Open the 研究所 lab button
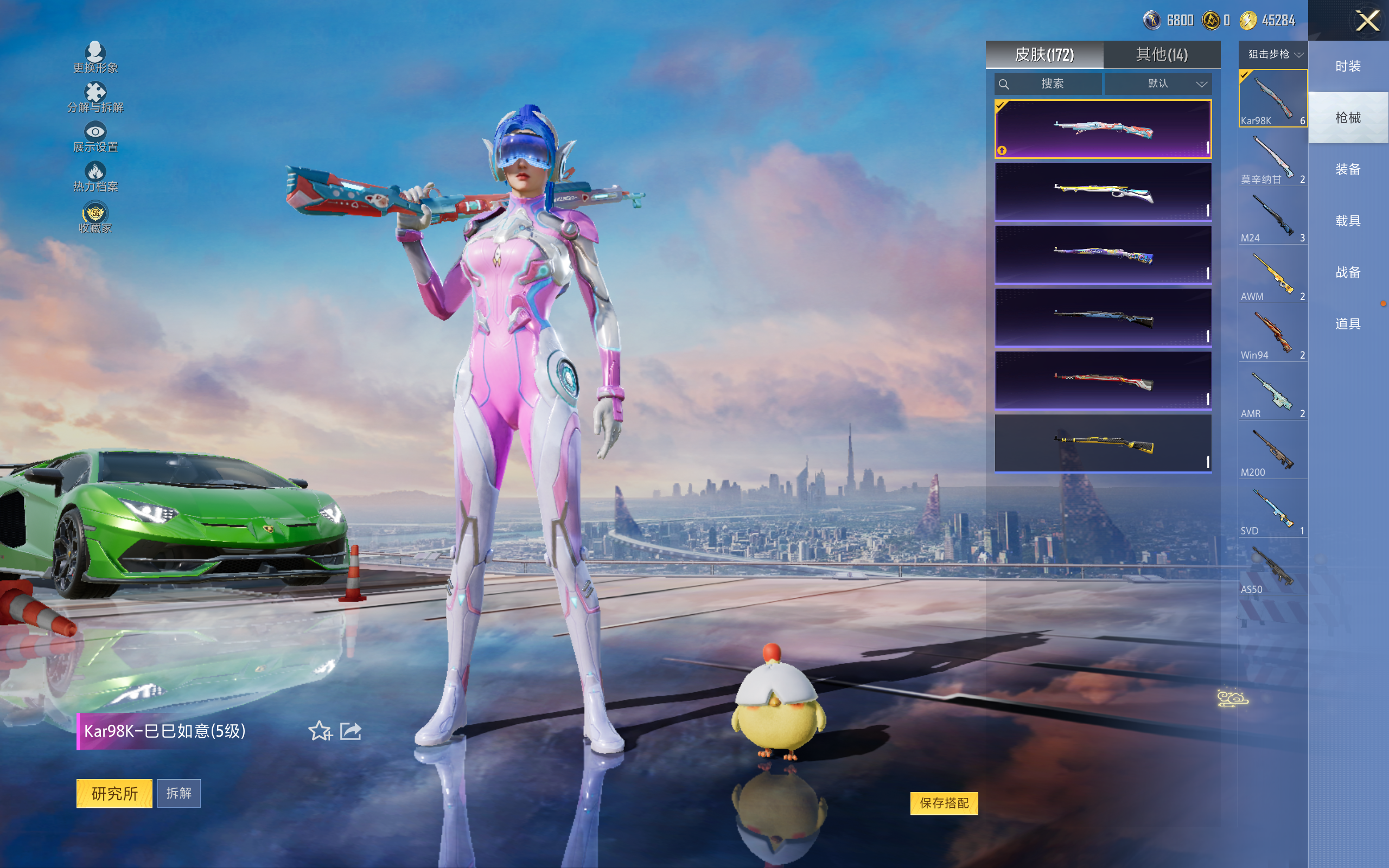 (x=114, y=793)
